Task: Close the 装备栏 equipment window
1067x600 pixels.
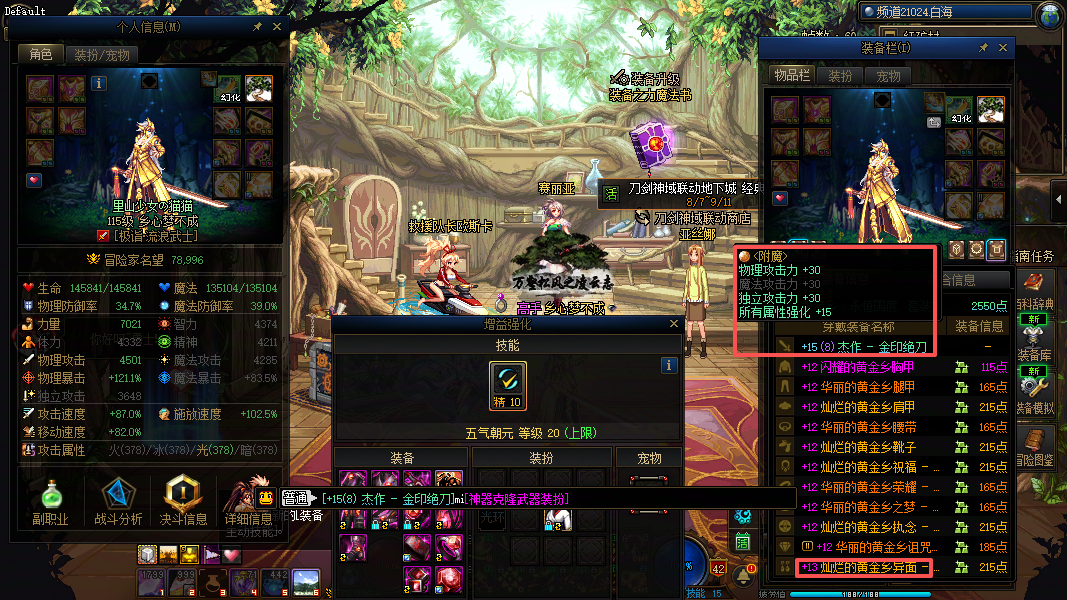Action: pos(1003,48)
